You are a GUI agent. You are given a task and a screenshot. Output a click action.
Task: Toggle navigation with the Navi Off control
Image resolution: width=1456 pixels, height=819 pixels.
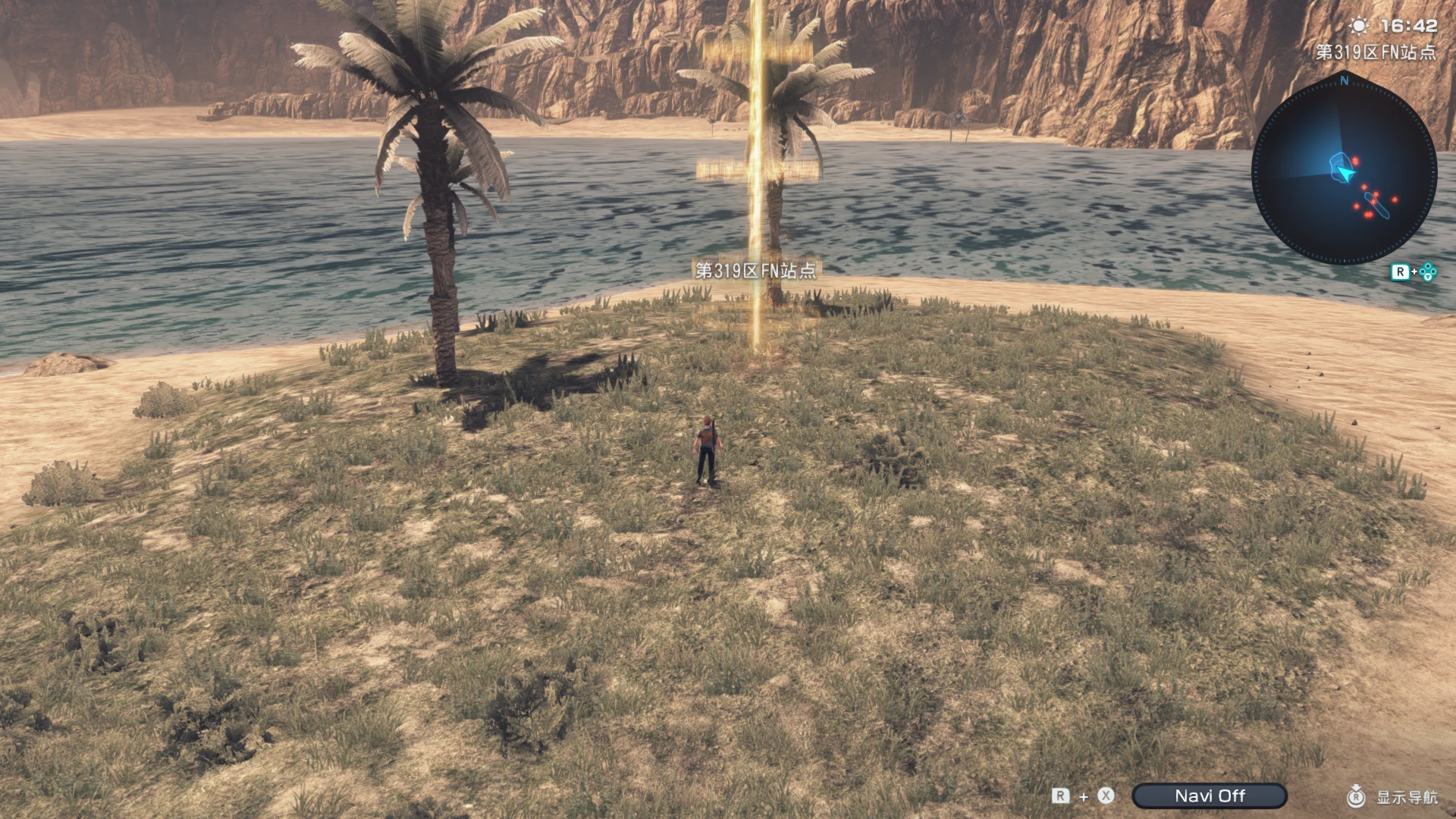(1209, 795)
